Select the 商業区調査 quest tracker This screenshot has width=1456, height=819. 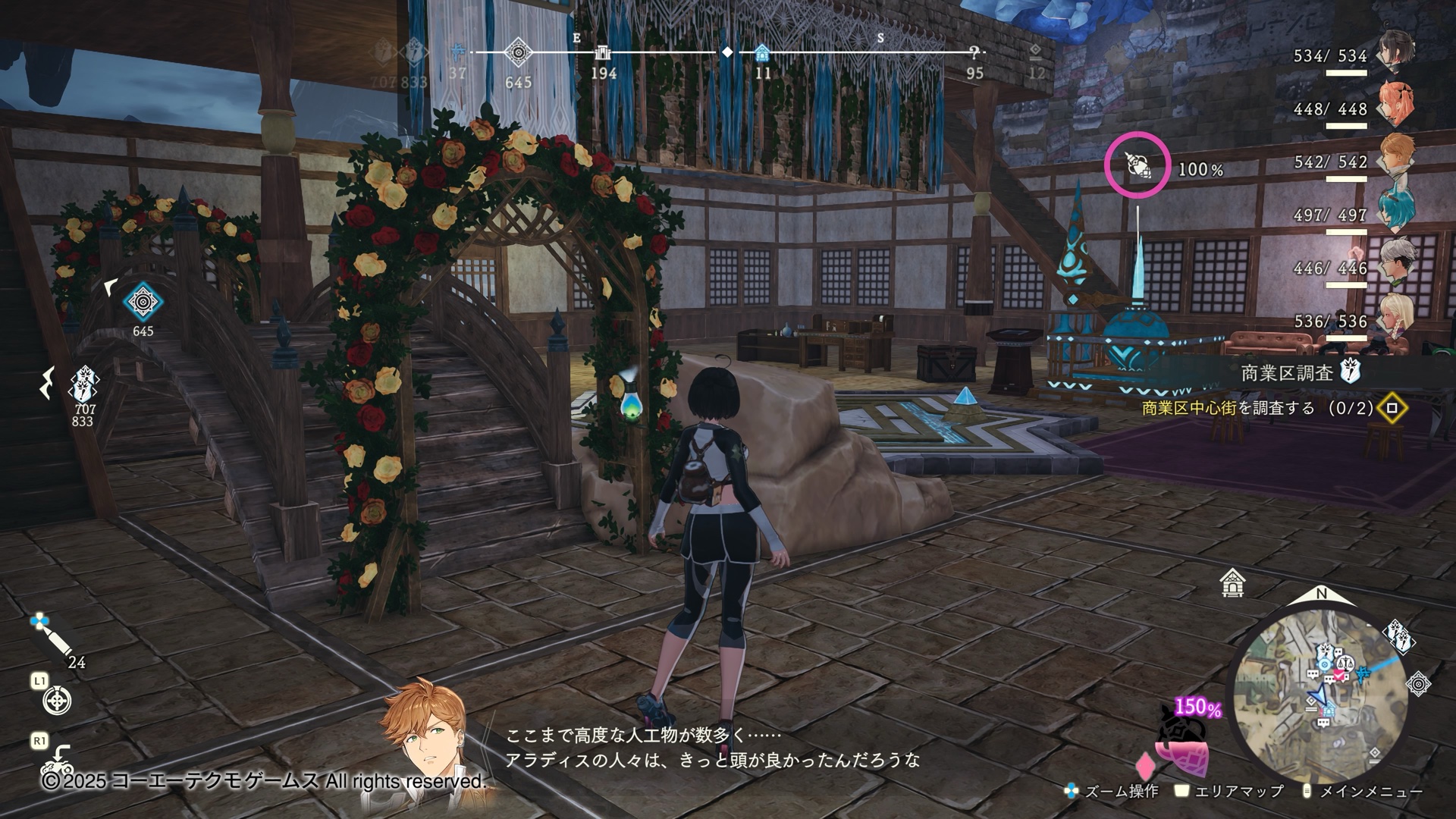point(1298,372)
